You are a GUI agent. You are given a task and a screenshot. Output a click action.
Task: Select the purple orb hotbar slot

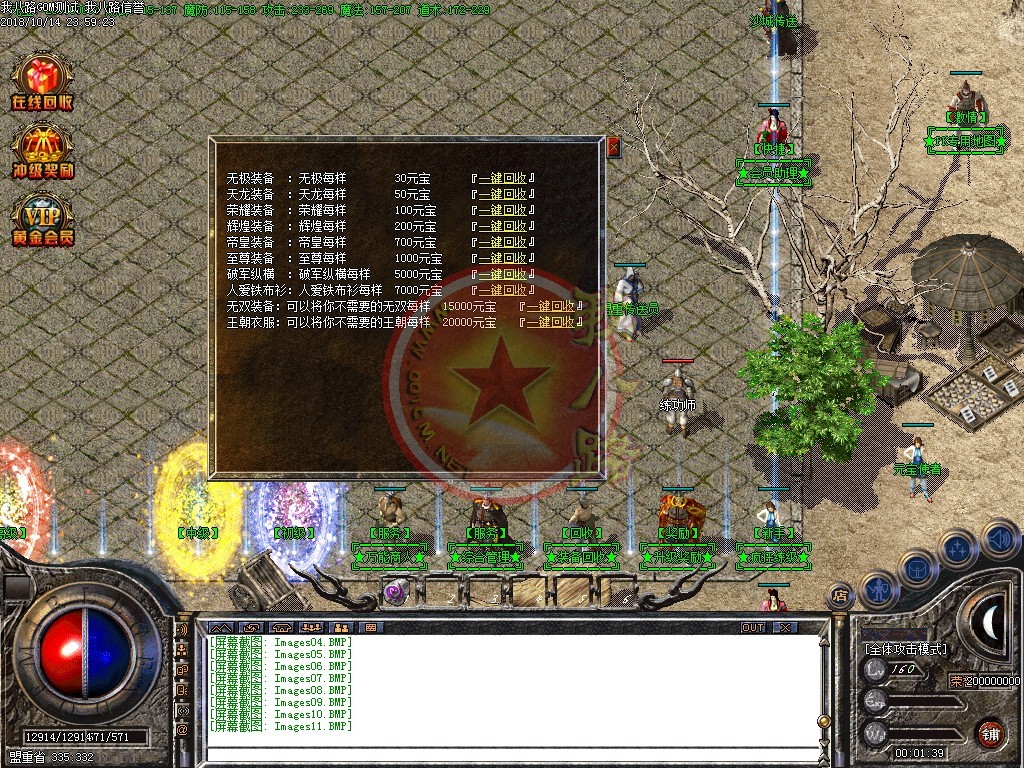click(394, 590)
